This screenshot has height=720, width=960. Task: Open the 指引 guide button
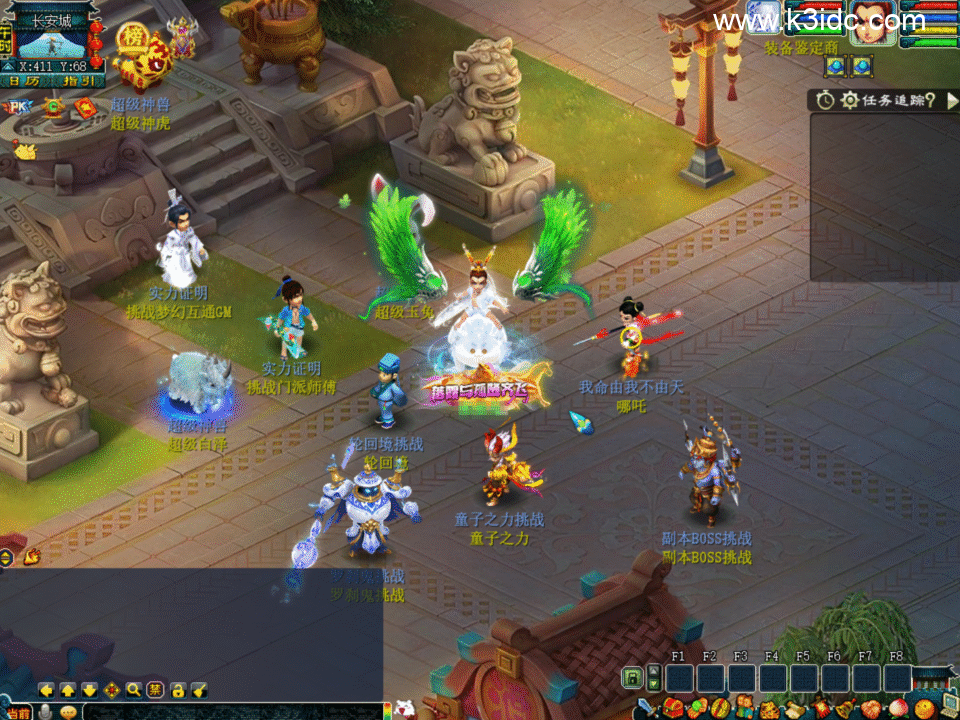click(x=78, y=81)
